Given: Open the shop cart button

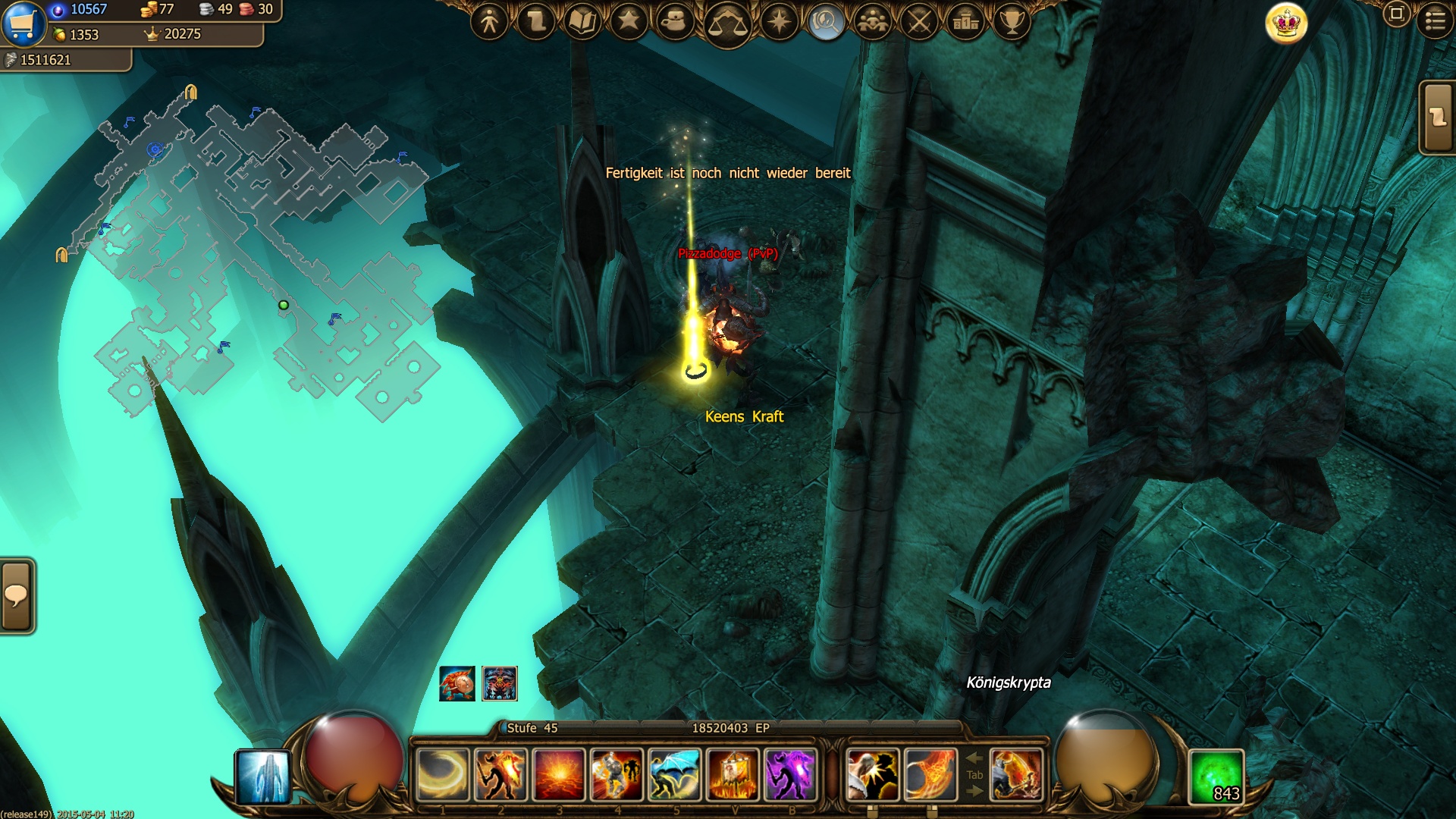Looking at the screenshot, I should pos(23,23).
